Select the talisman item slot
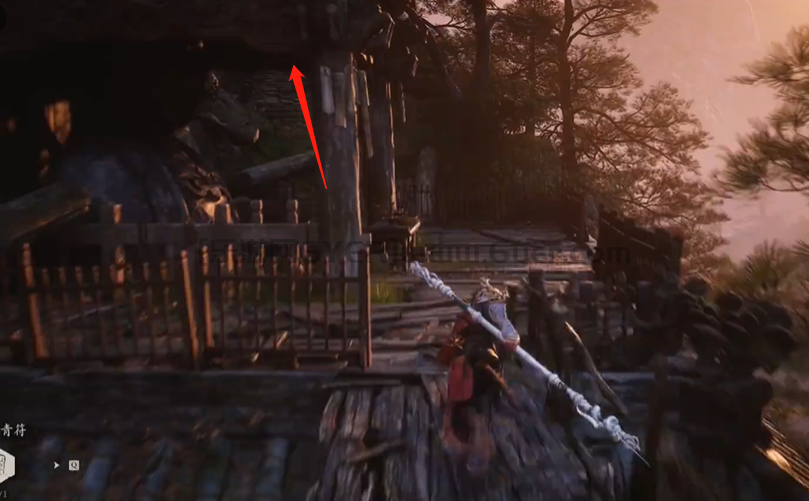The width and height of the screenshot is (809, 501). (x=5, y=464)
